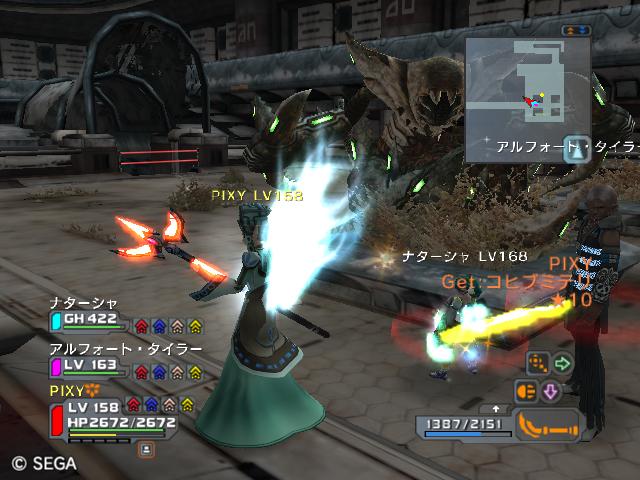The height and width of the screenshot is (480, 640).
Task: Use the orange burst attack action icon
Action: coord(527,391)
